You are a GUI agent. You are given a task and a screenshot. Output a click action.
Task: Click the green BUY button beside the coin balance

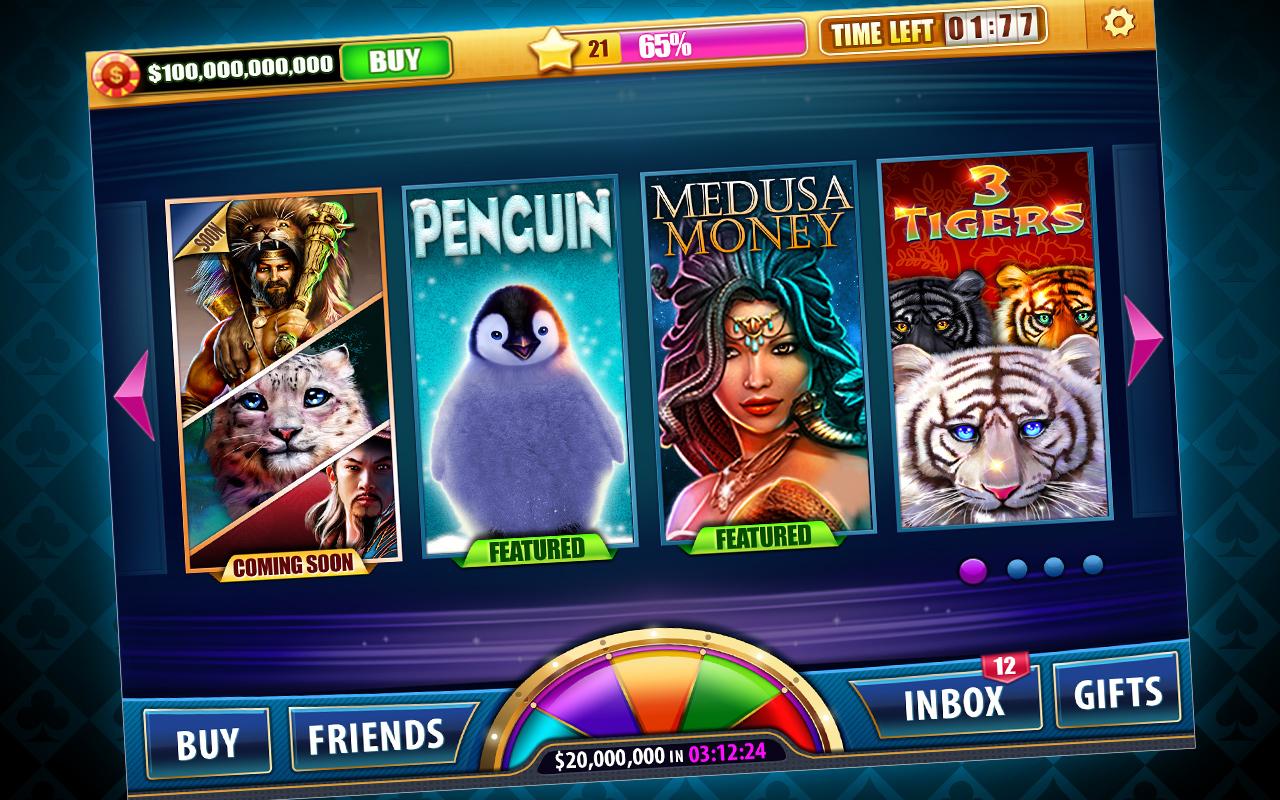coord(394,61)
